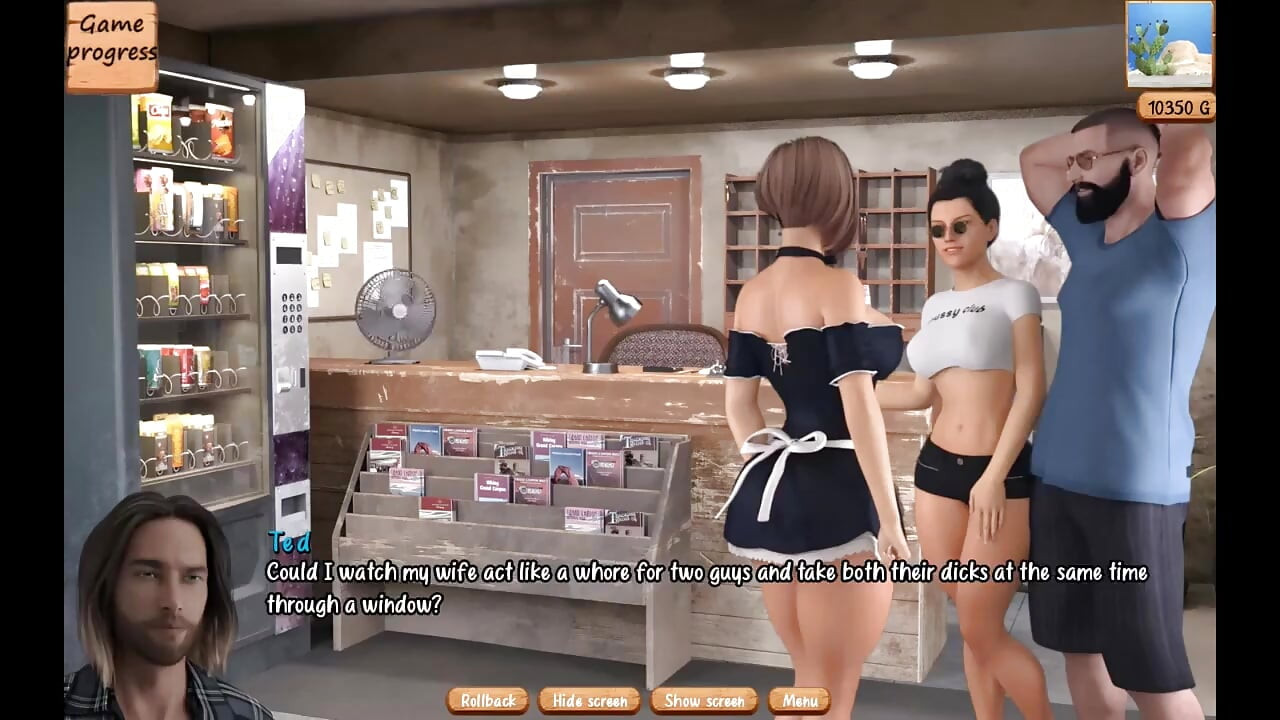Open the game Menu at screen bottom

coord(800,701)
